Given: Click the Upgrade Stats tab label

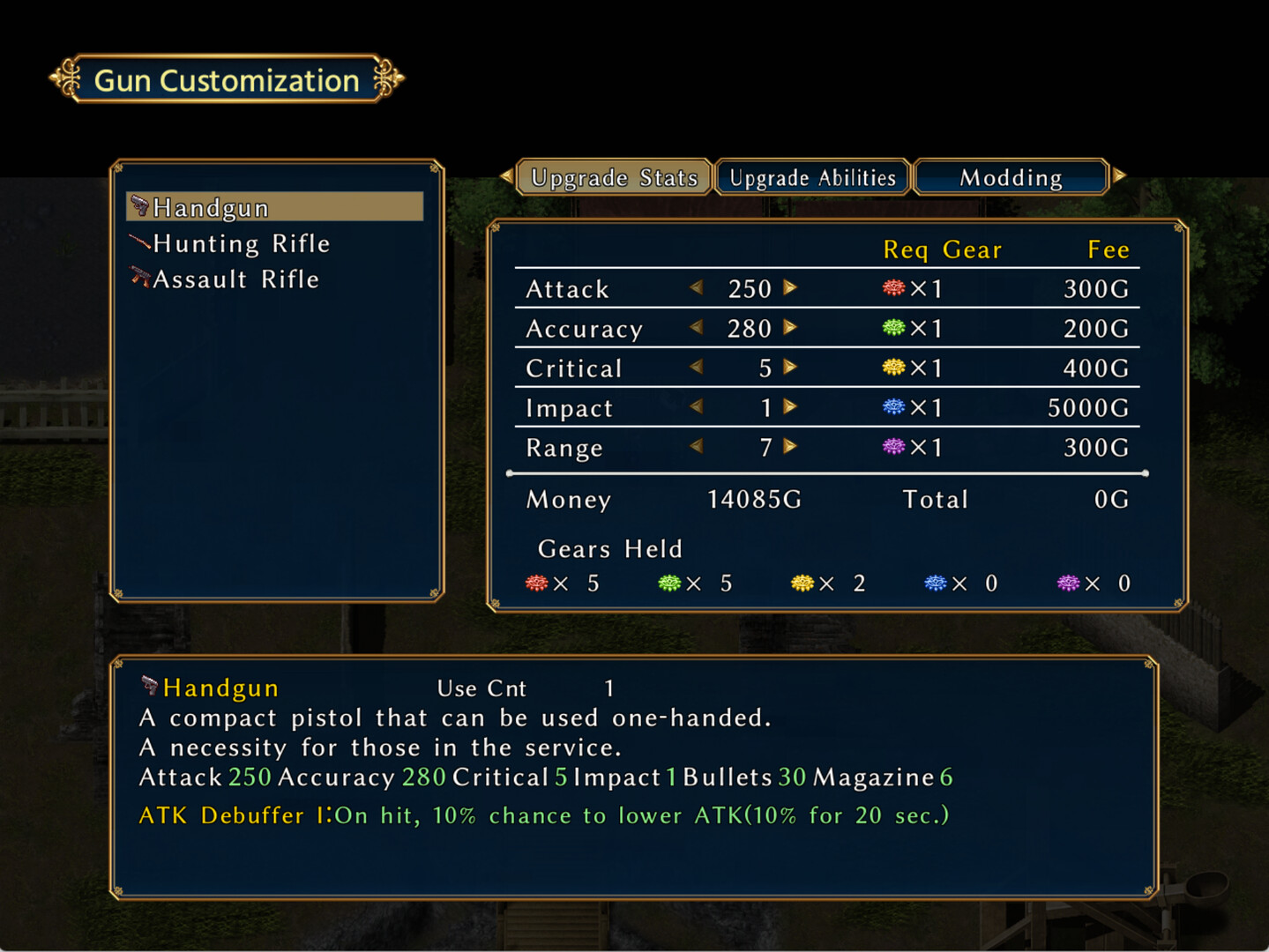Looking at the screenshot, I should click(613, 176).
